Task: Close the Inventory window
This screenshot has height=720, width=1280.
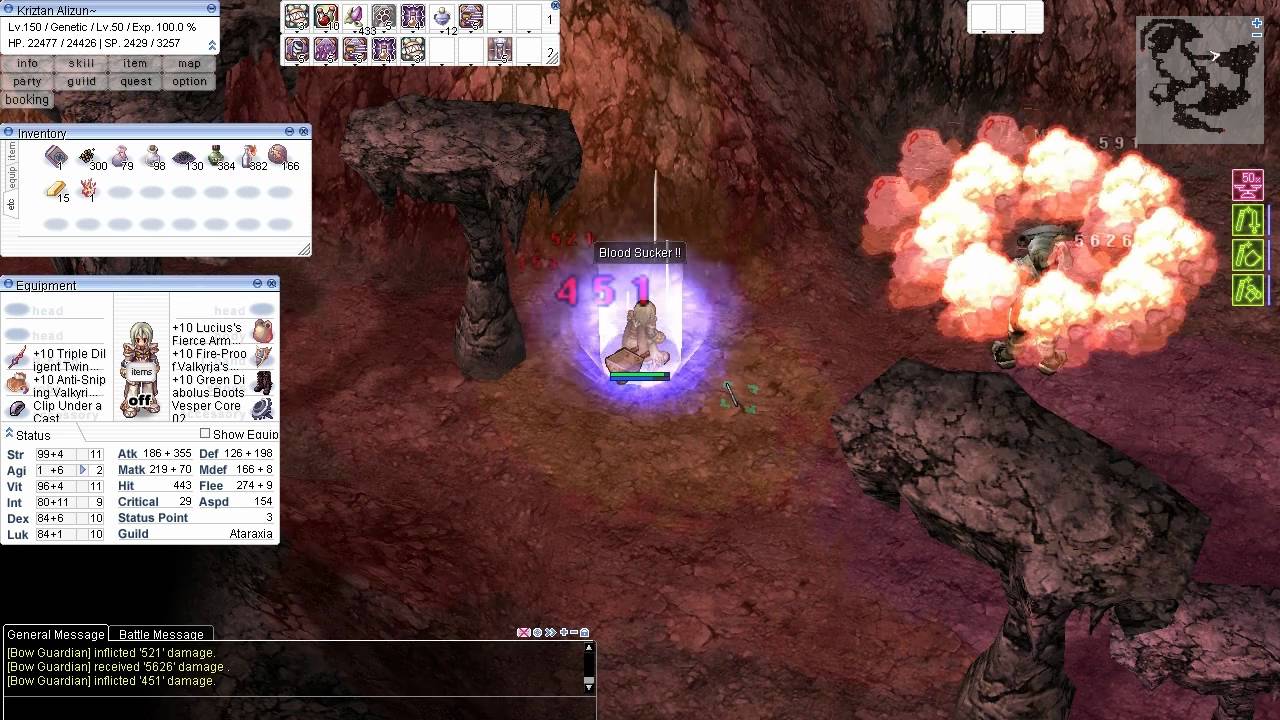Action: 304,131
